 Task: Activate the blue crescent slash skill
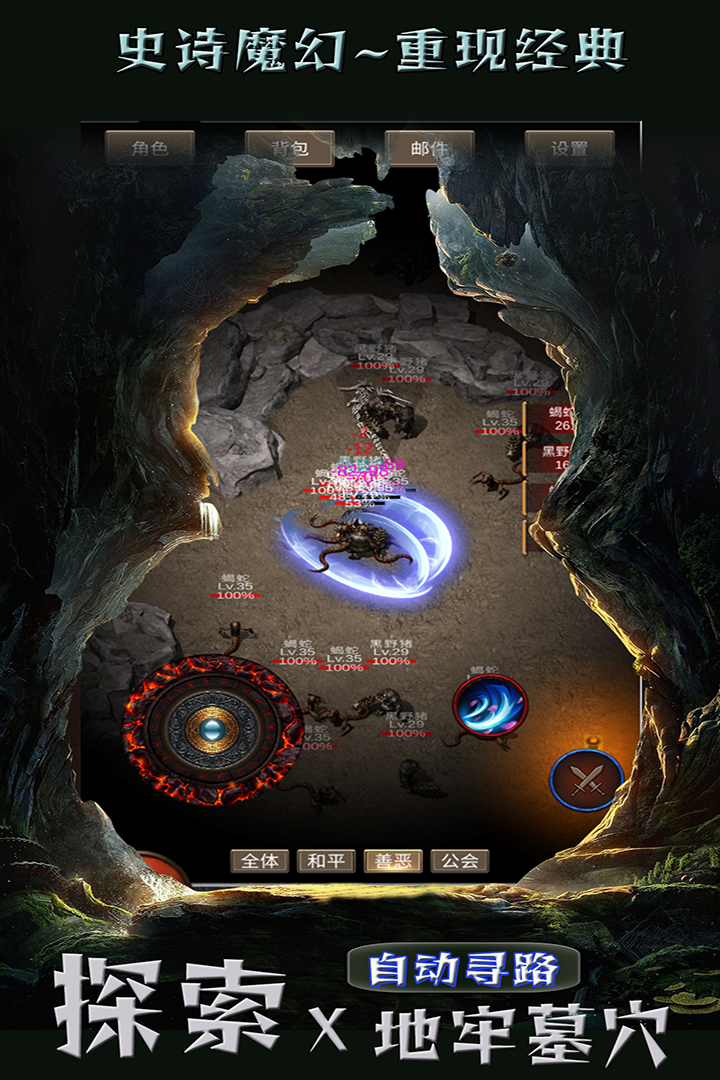[489, 705]
